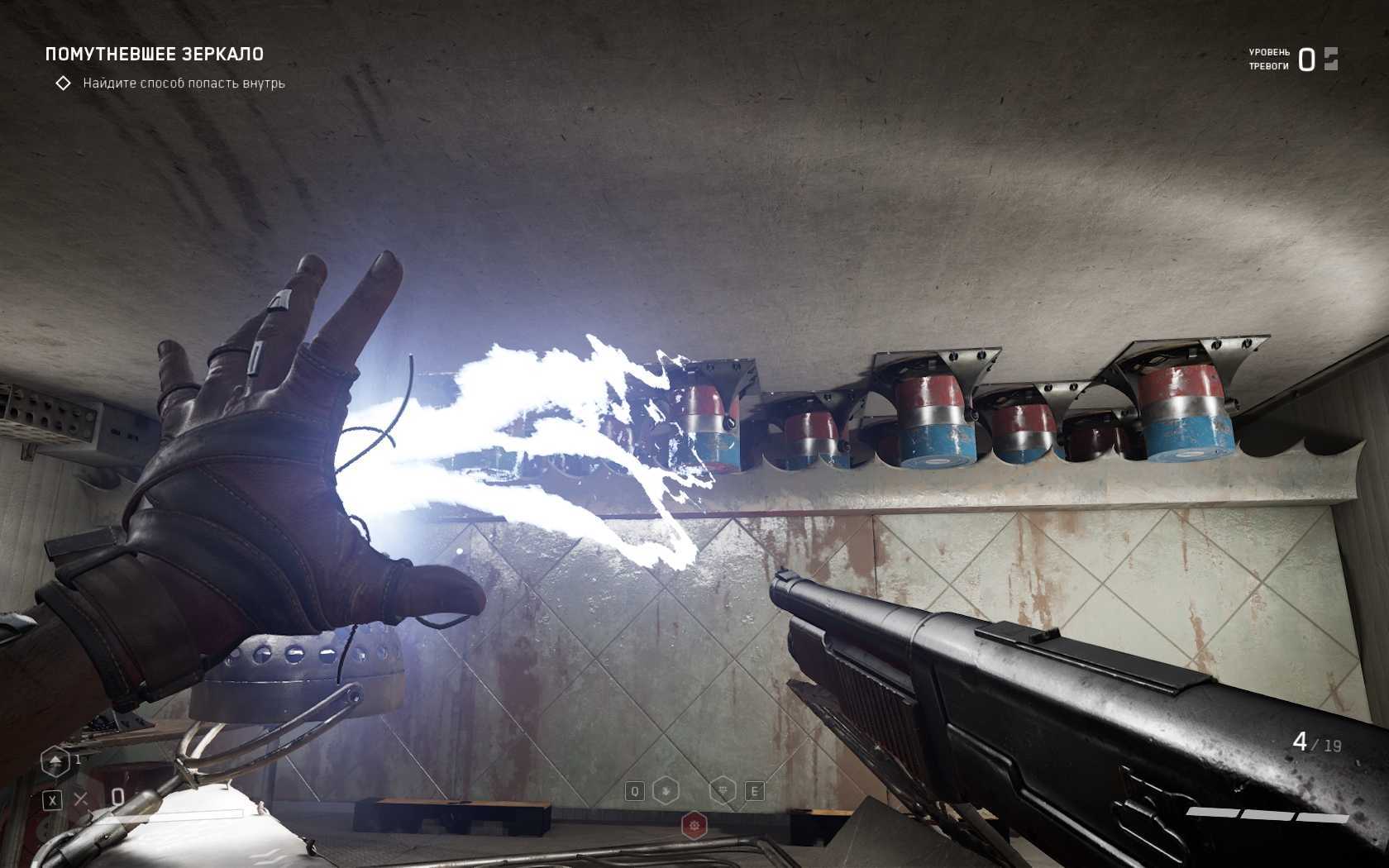This screenshot has height=868, width=1389.
Task: Click the objective diamond marker
Action: (63, 83)
